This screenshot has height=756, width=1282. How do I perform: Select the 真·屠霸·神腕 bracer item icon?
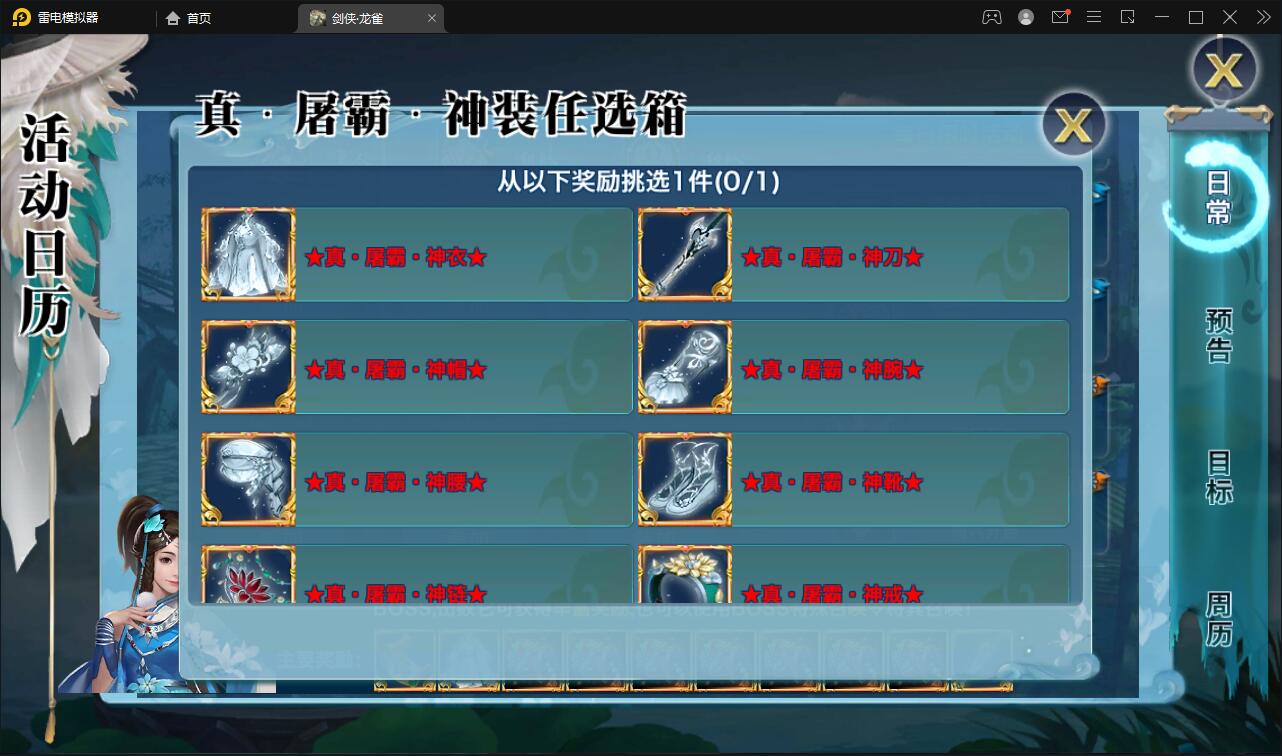click(684, 368)
